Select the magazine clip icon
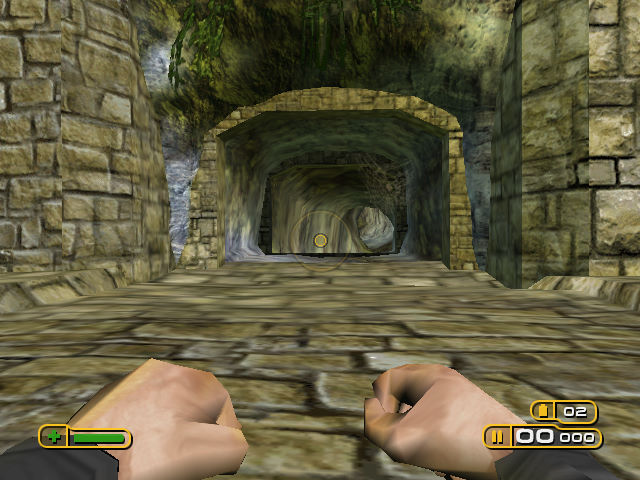This screenshot has width=640, height=480. click(545, 411)
